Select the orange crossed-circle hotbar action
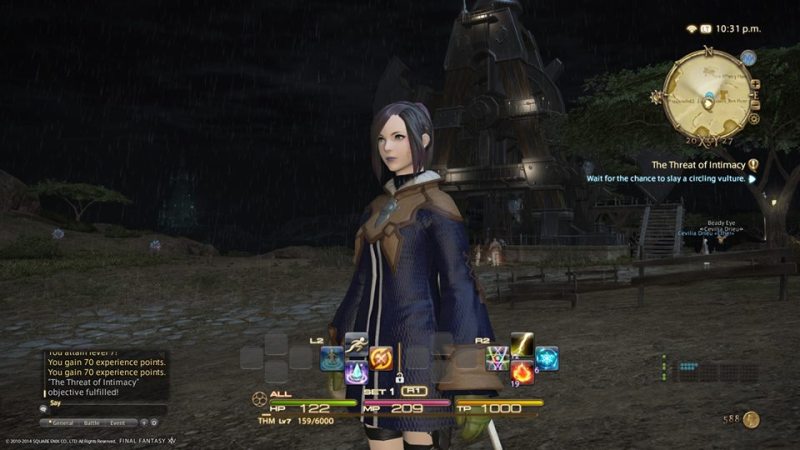 click(381, 357)
